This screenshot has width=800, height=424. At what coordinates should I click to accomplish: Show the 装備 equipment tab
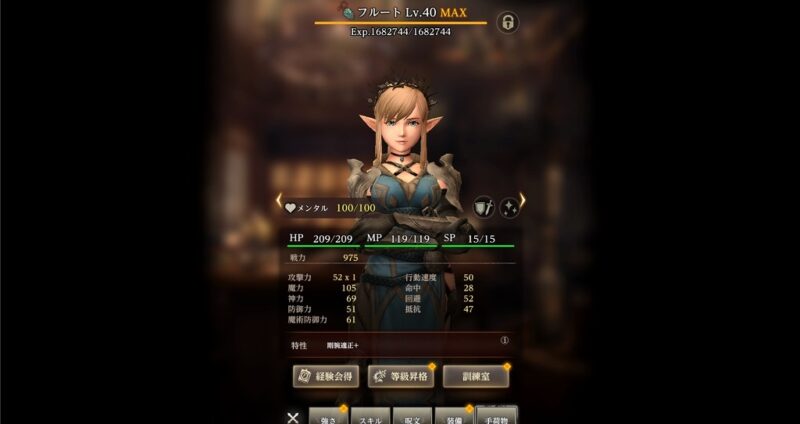(453, 416)
